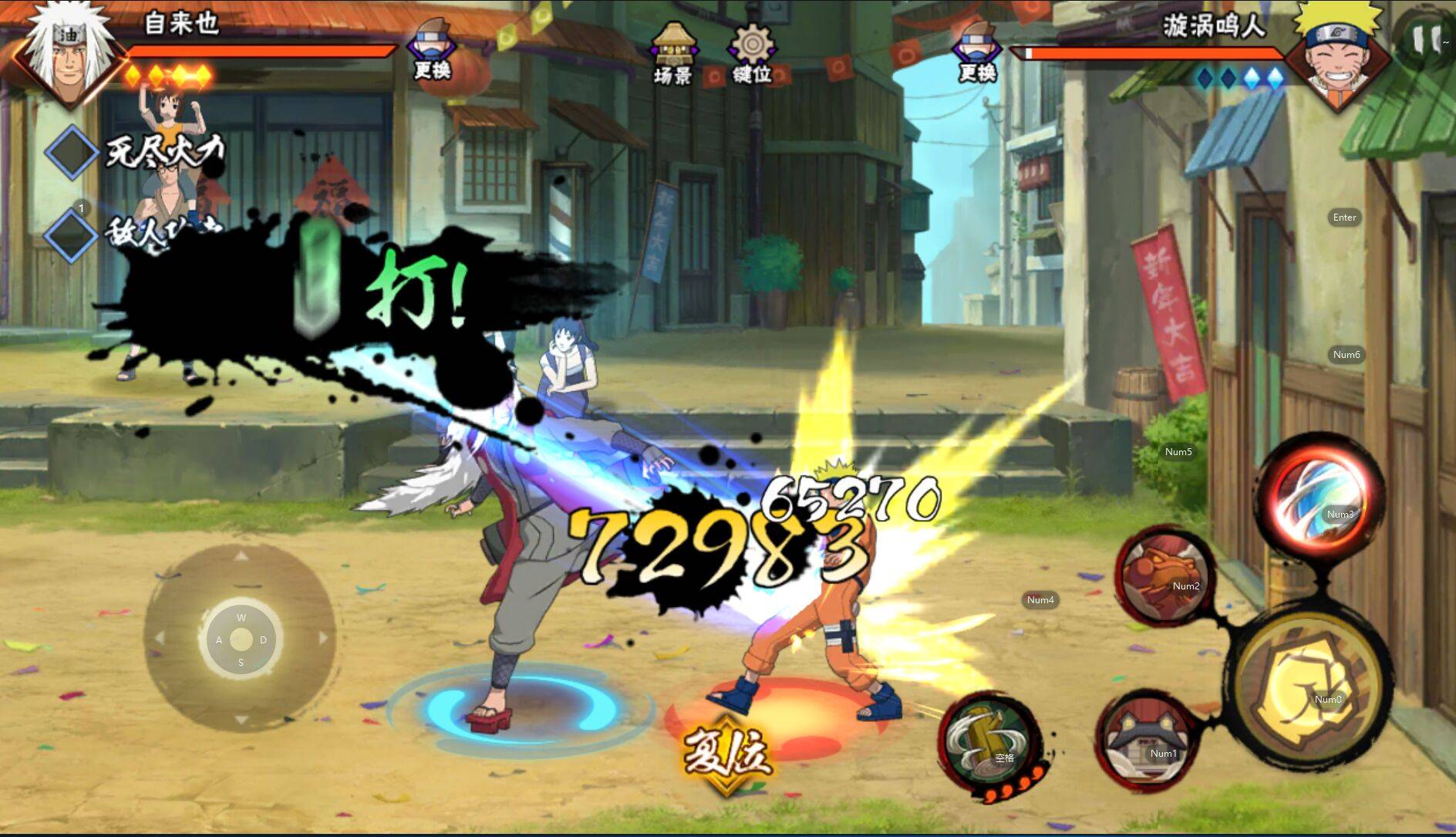
Task: Tap the joystick's up arrow
Action: (x=241, y=556)
